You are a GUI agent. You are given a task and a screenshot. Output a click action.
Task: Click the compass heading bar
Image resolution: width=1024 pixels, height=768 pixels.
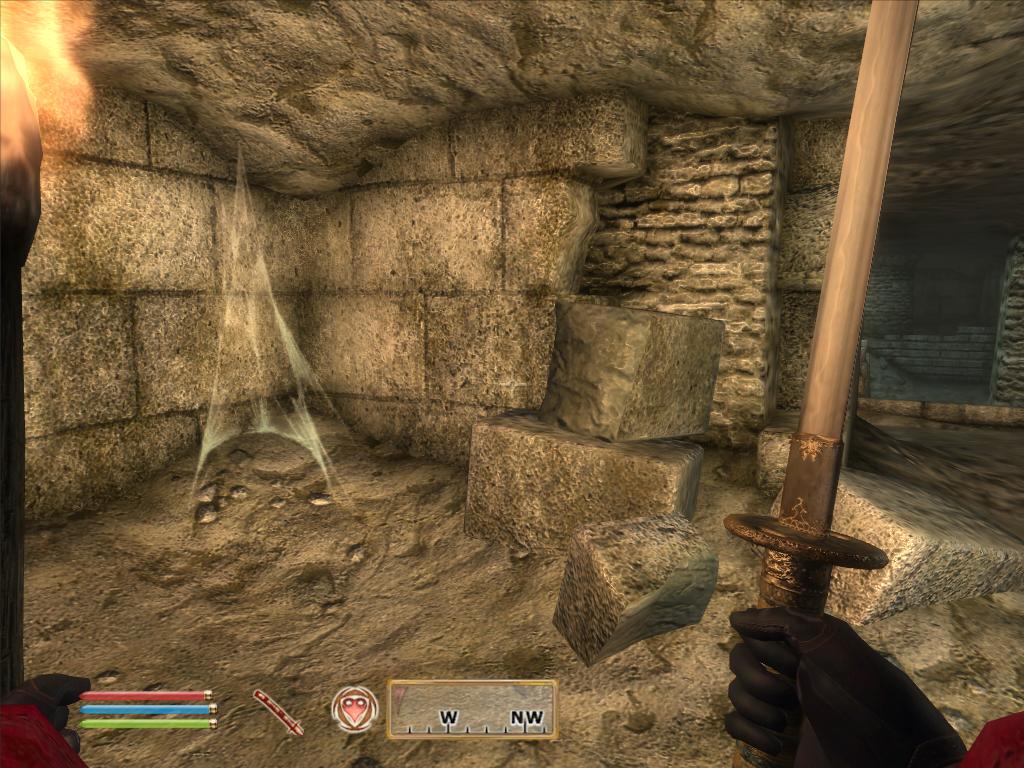pyautogui.click(x=472, y=709)
